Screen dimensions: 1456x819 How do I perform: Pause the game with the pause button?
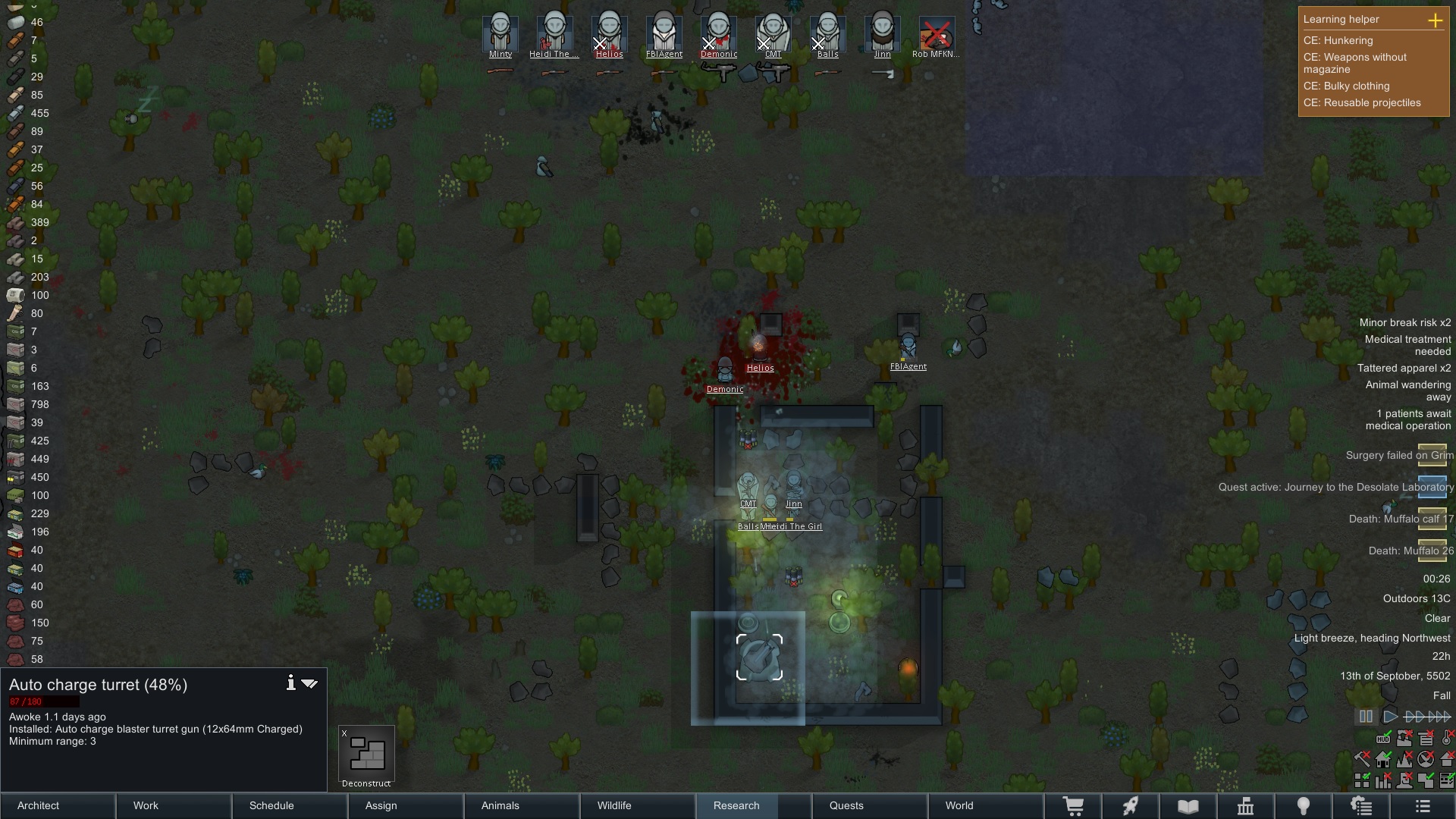point(1366,716)
